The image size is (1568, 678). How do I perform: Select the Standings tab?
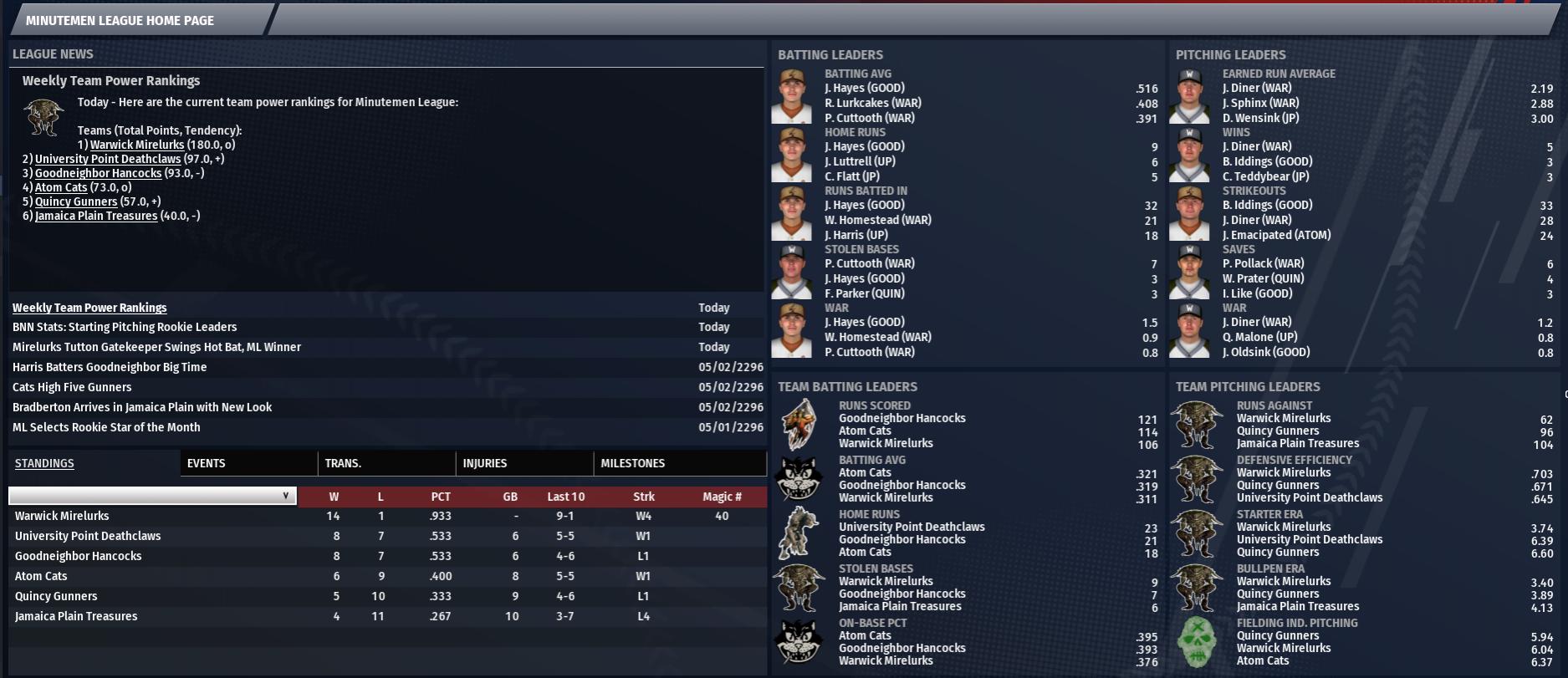(x=44, y=463)
